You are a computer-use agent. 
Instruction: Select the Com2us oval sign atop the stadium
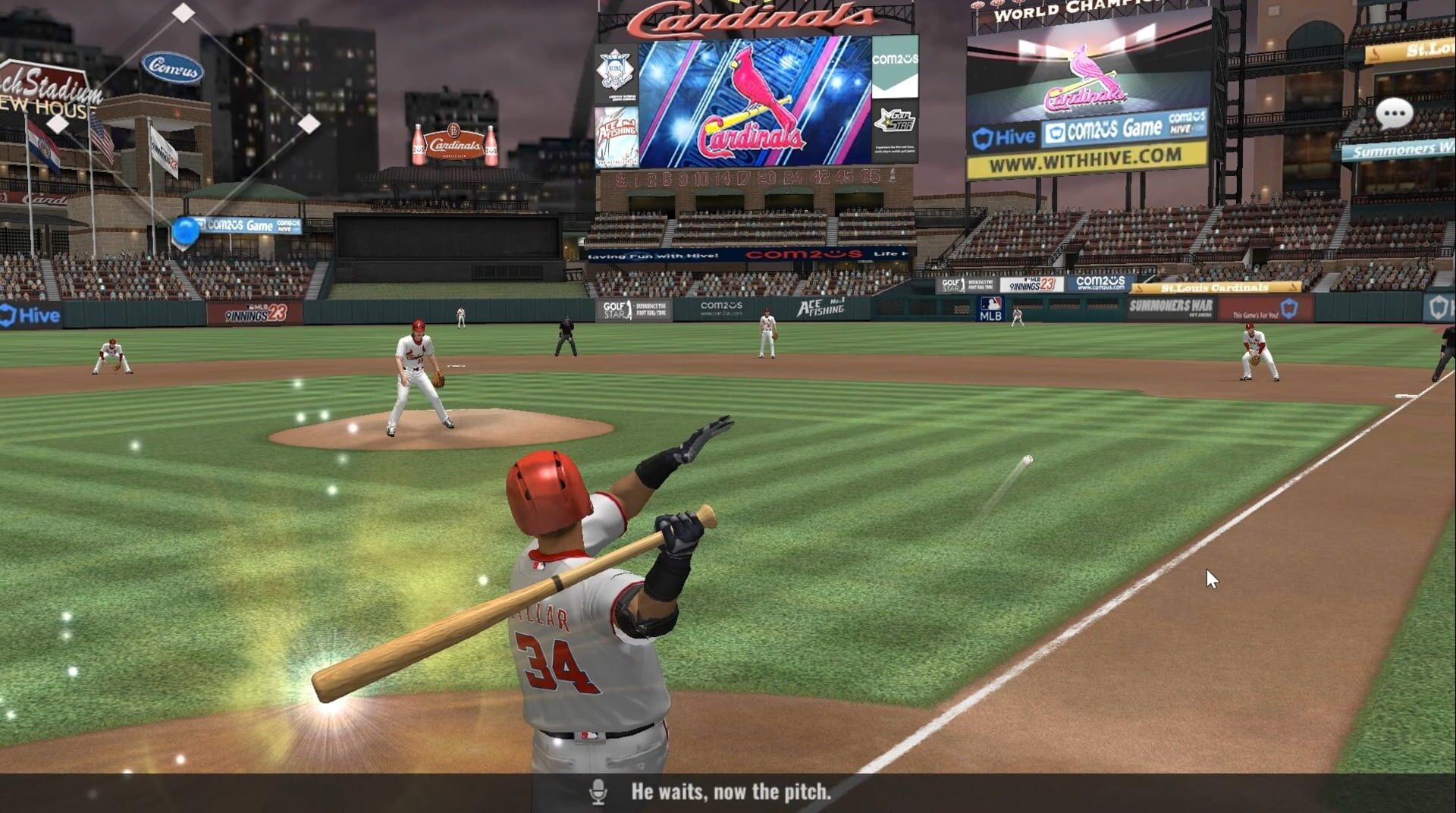pyautogui.click(x=173, y=67)
